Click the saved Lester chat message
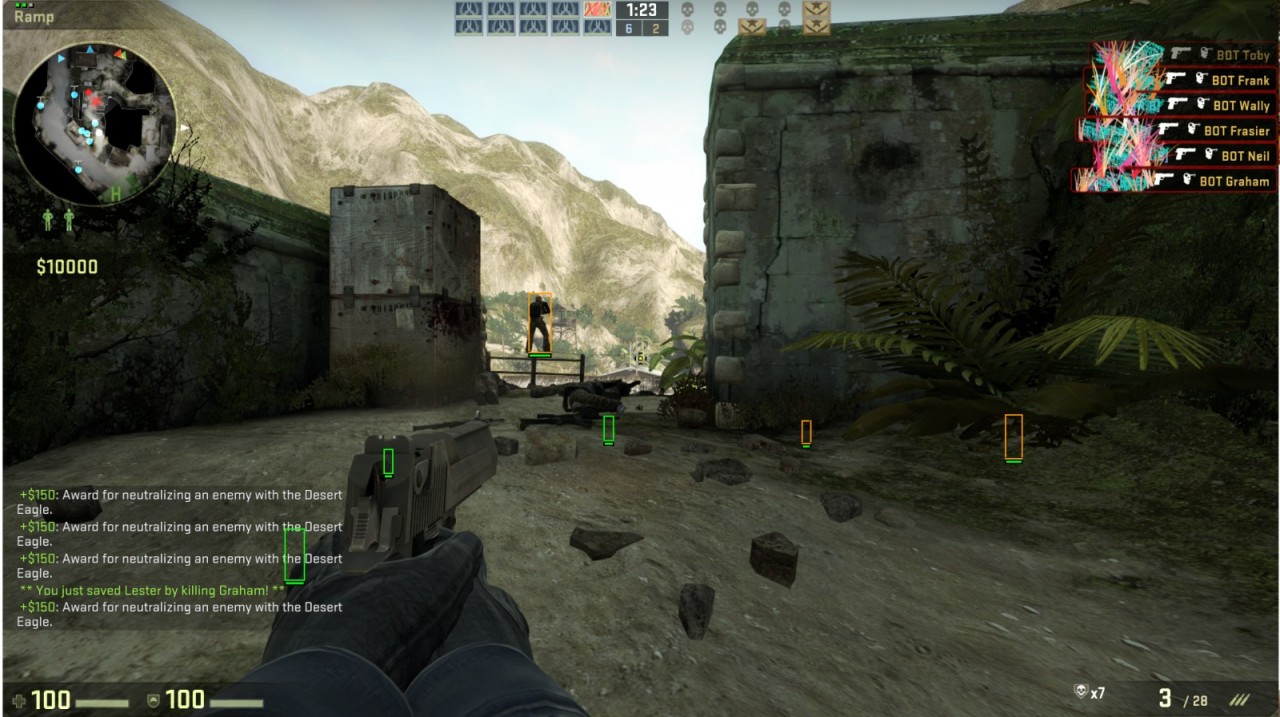This screenshot has width=1280, height=717. coord(152,591)
